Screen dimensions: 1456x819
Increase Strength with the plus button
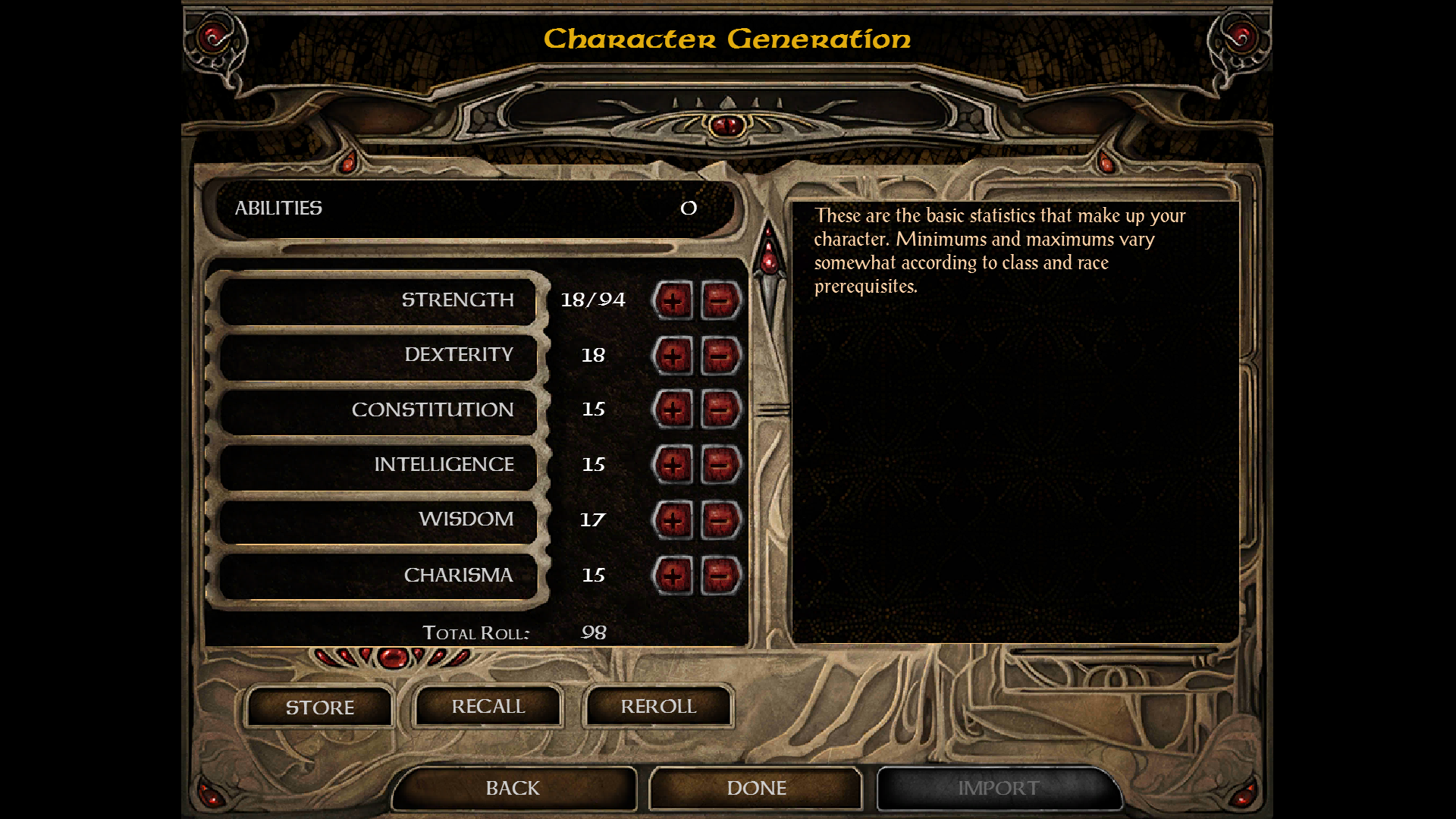point(673,301)
